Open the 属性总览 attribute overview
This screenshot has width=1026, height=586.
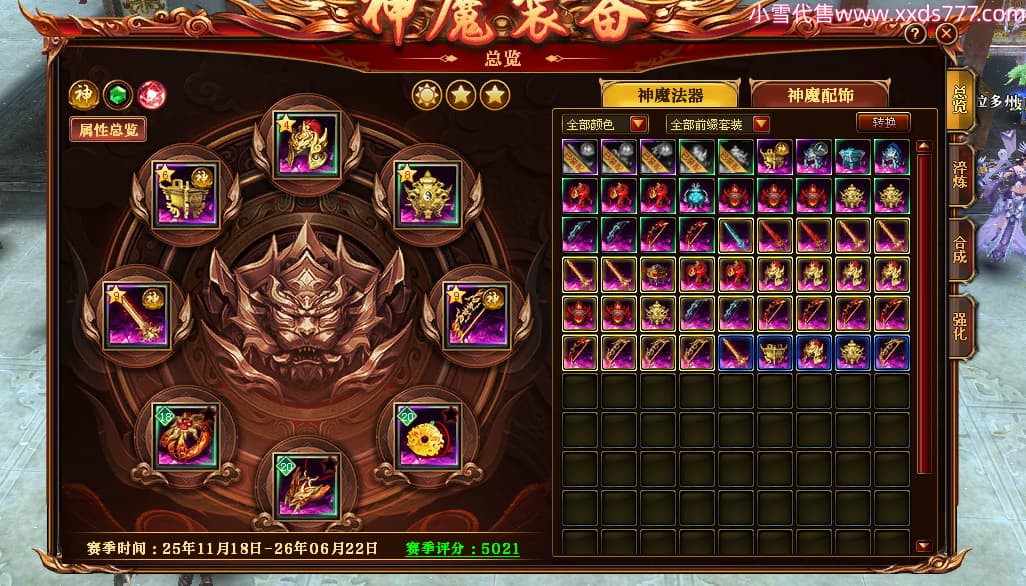coord(107,129)
